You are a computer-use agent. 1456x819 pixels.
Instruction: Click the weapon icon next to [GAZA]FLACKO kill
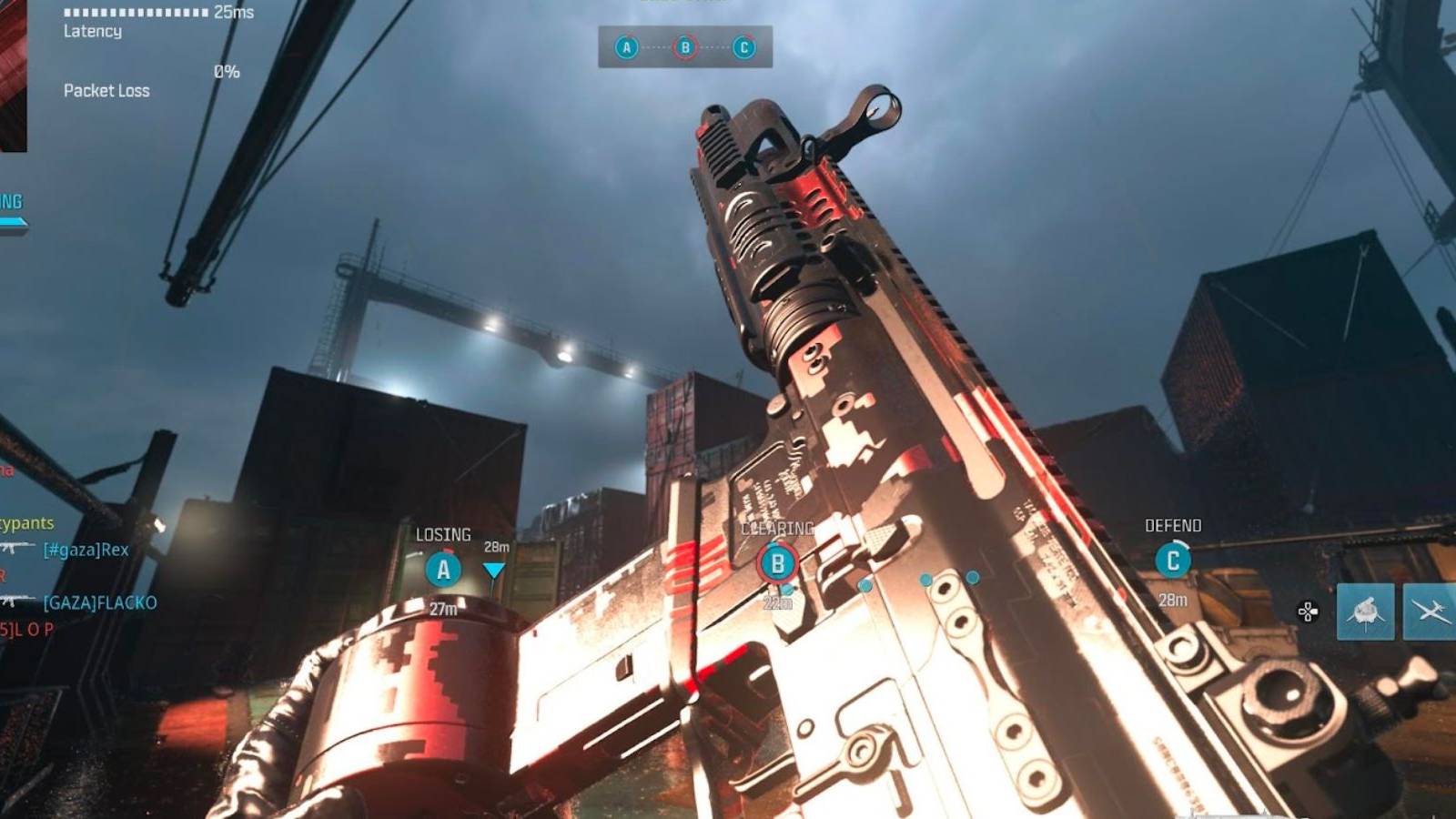coord(16,600)
